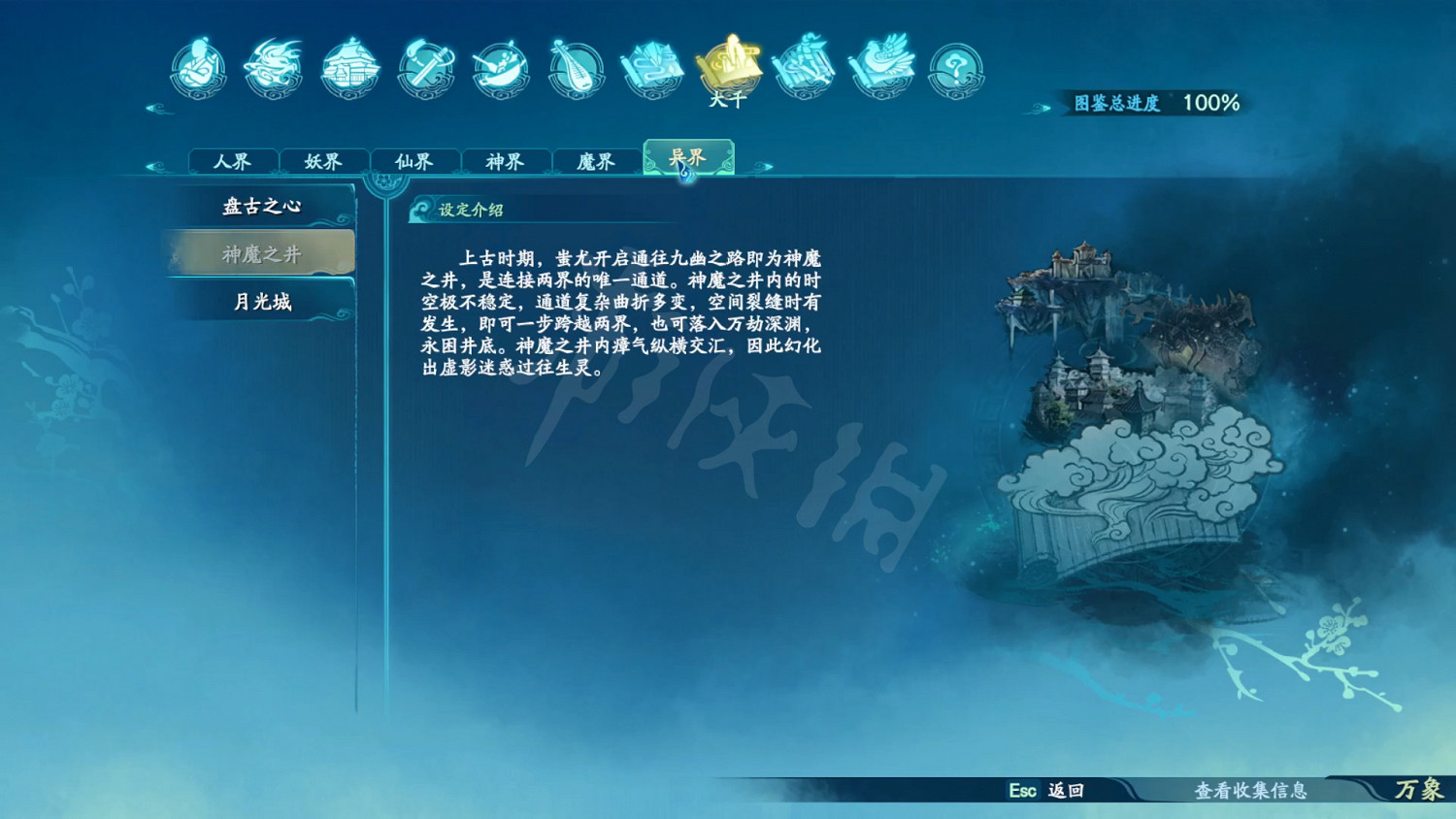Screen dimensions: 1456x819
Task: Open the 魔界 tab
Action: (598, 160)
